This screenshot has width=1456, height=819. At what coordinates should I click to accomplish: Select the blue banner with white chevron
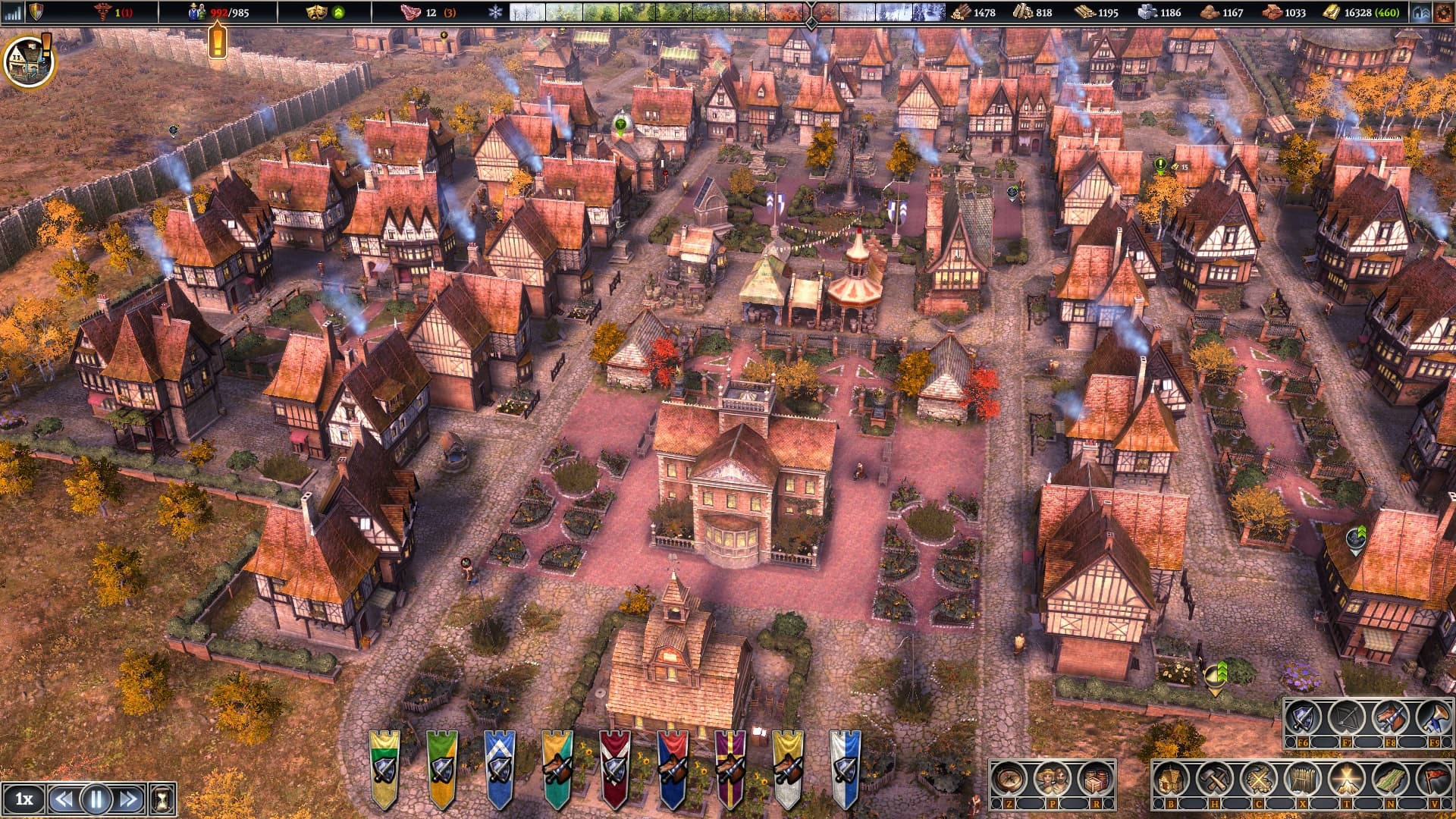(499, 767)
